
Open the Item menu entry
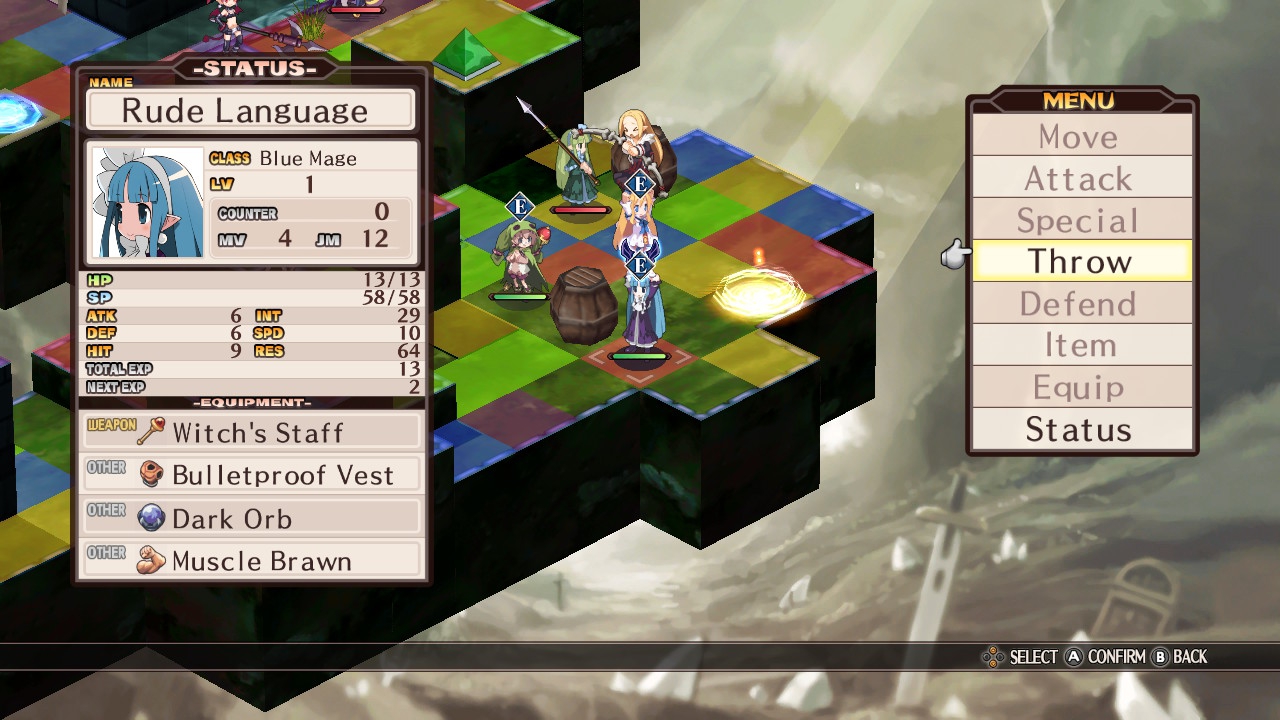(x=1081, y=346)
